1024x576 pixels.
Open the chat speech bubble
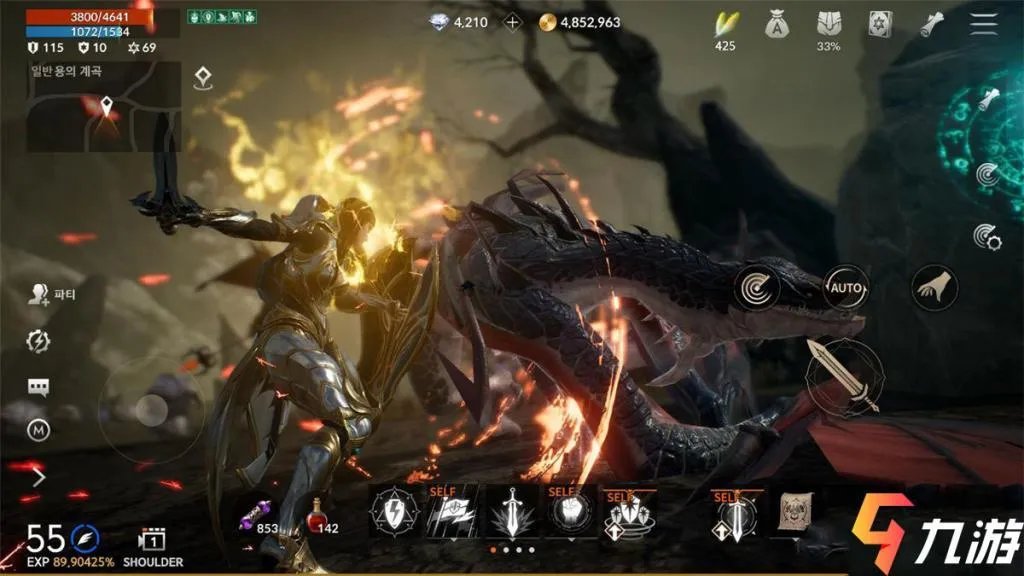coord(38,387)
